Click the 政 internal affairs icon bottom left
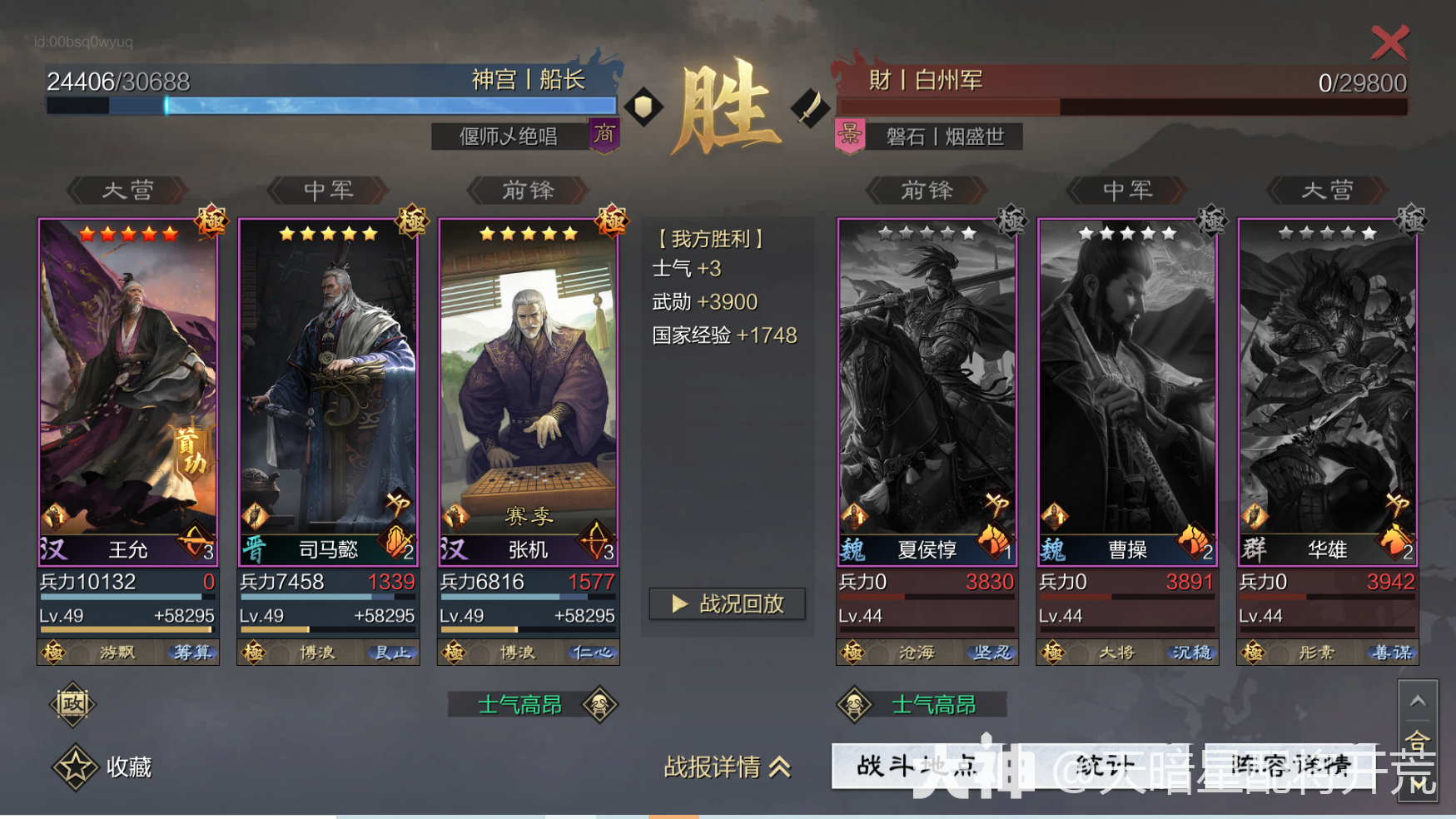This screenshot has height=819, width=1456. pos(72,704)
